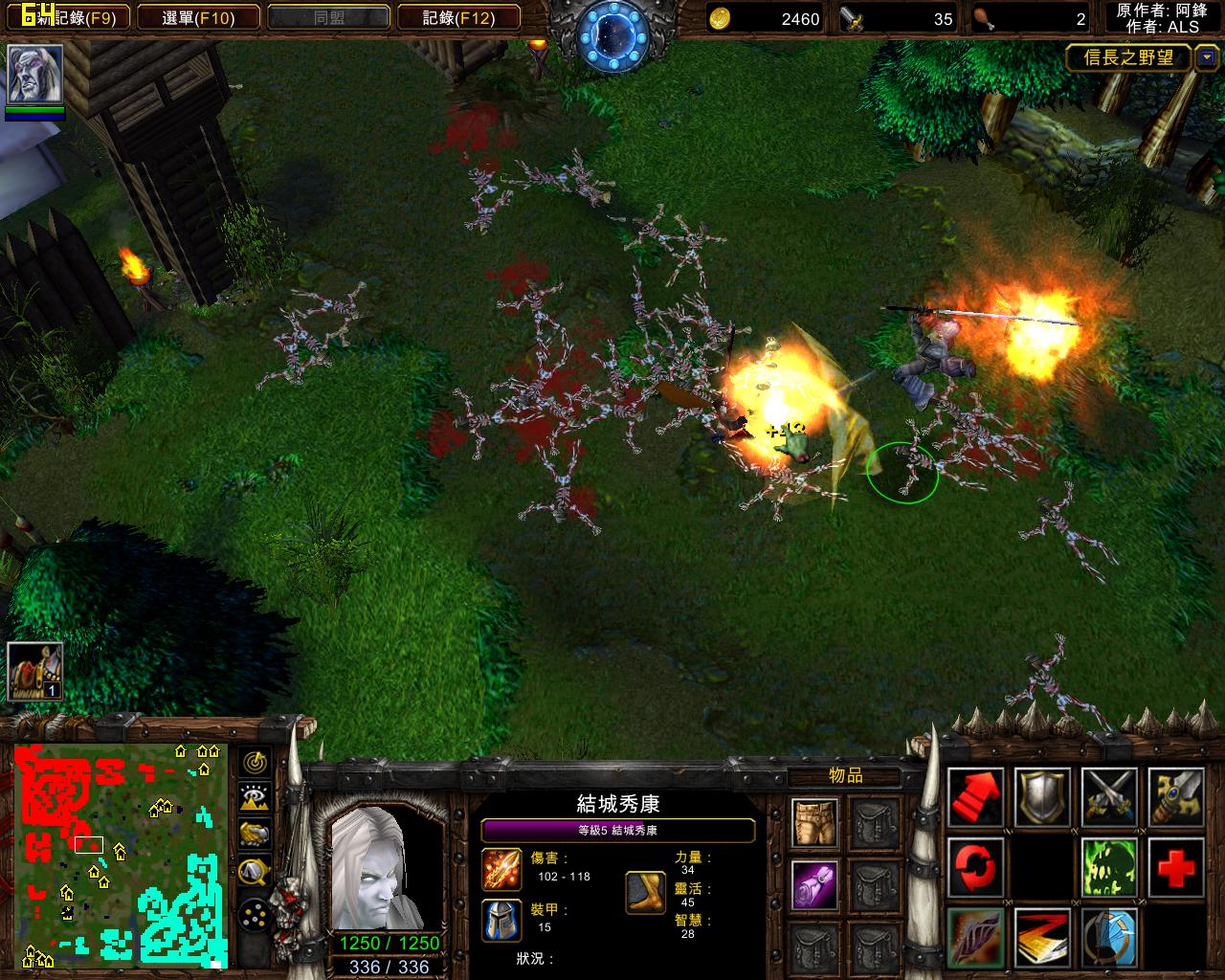Open hero skills with the red cross
1225x980 pixels.
(1176, 868)
